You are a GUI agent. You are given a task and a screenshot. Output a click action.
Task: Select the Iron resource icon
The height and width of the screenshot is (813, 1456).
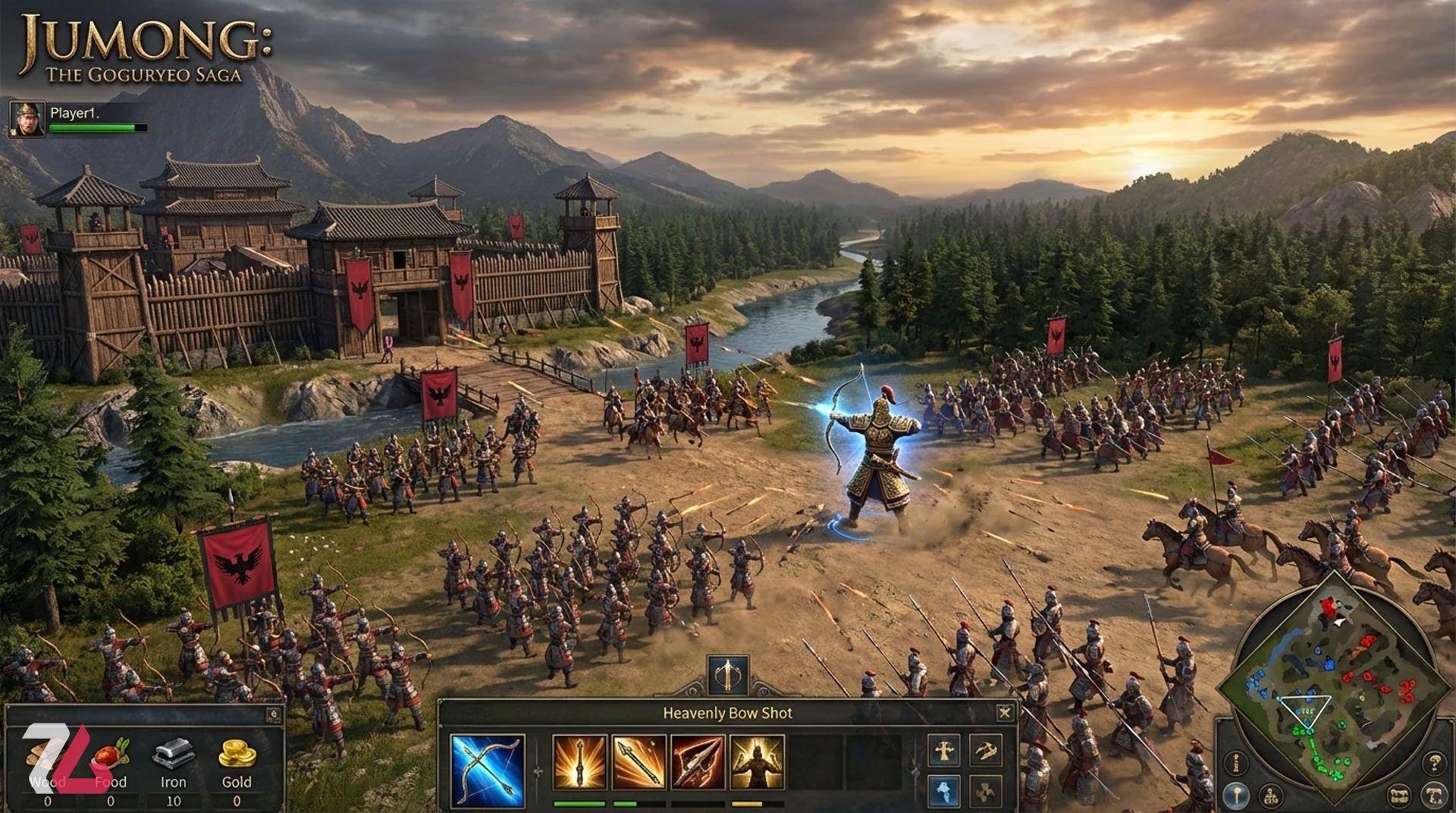[173, 754]
